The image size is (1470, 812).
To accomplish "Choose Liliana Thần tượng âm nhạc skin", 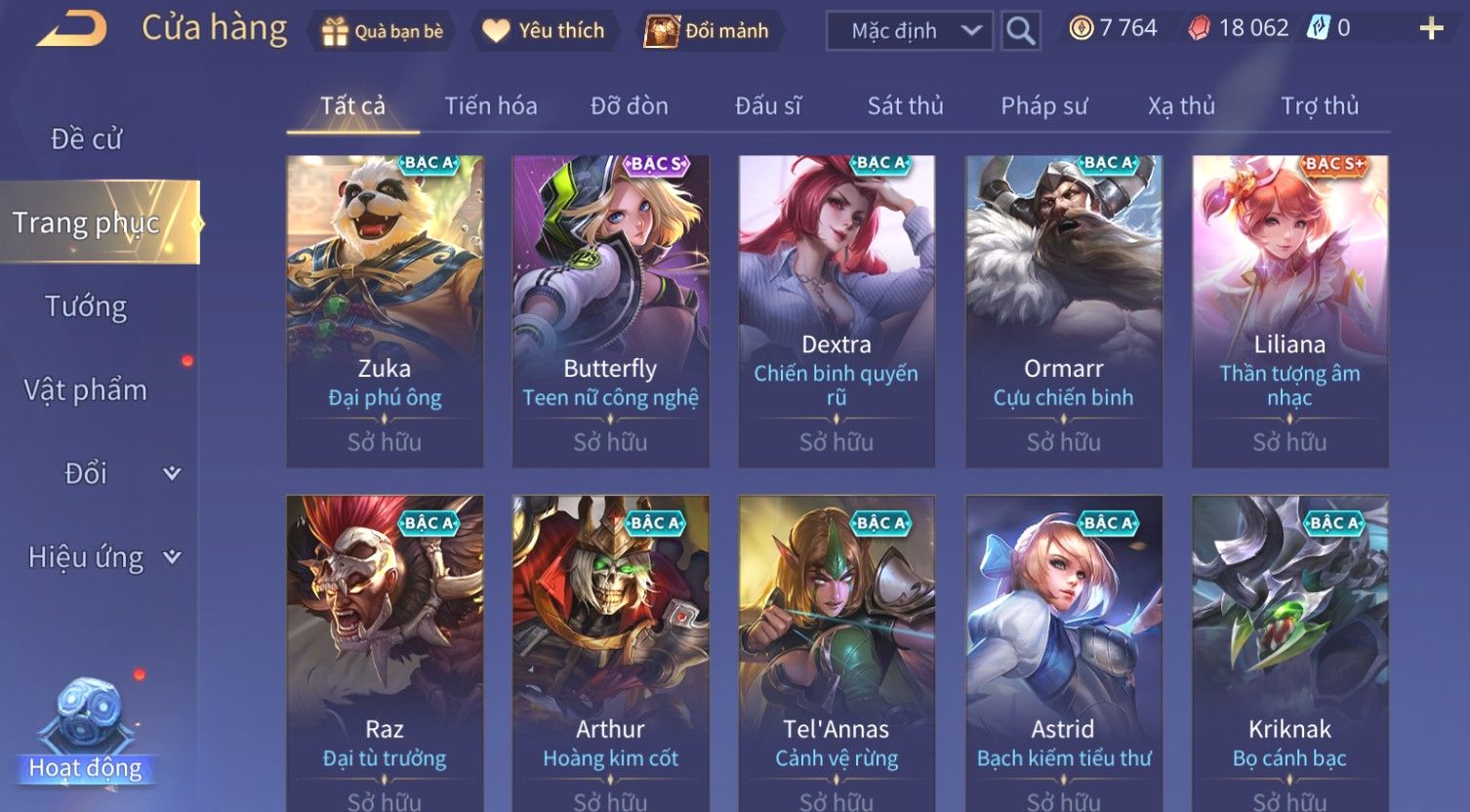I will (1289, 310).
